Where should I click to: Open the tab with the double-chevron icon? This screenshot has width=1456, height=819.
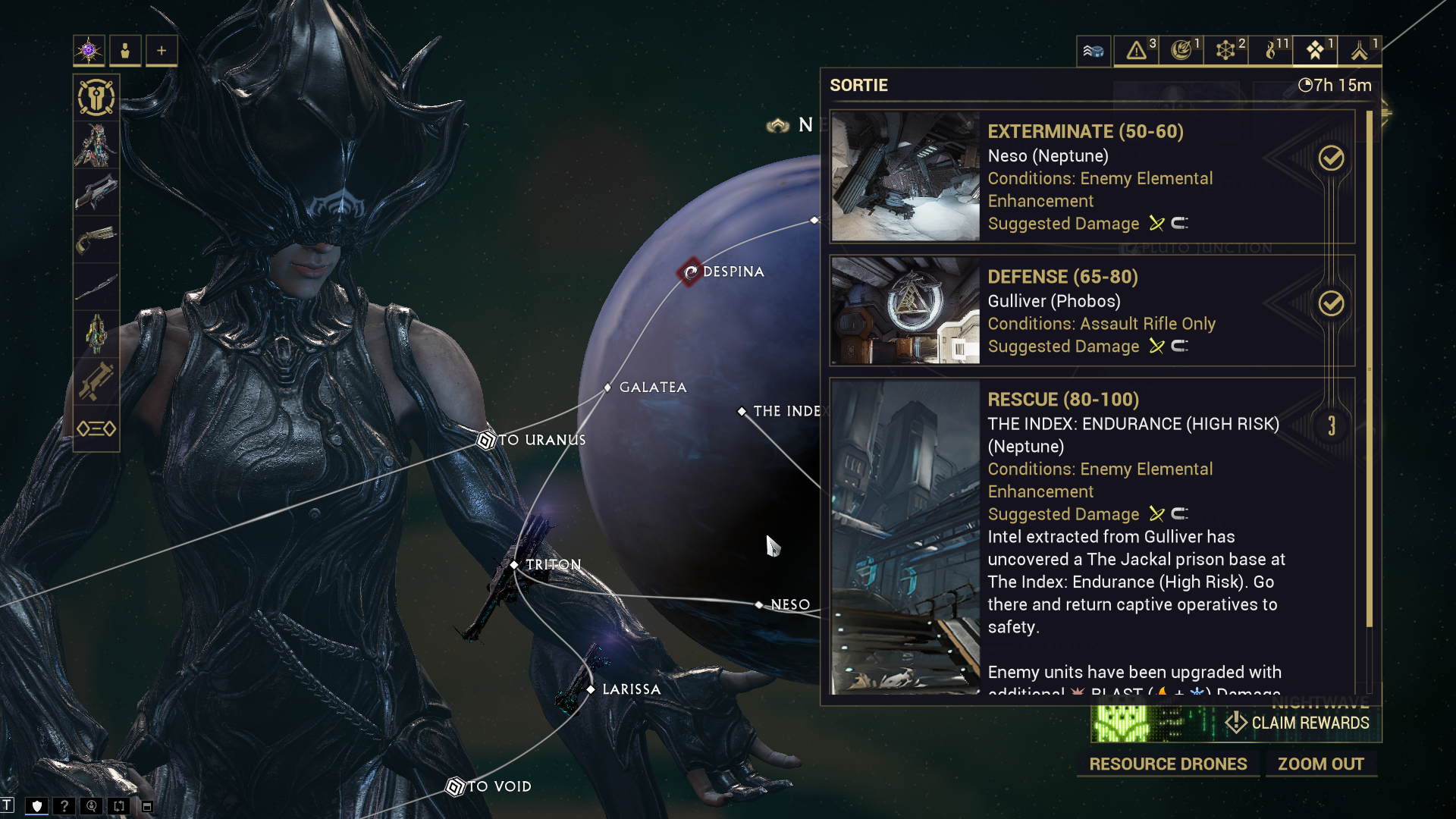pos(1359,51)
